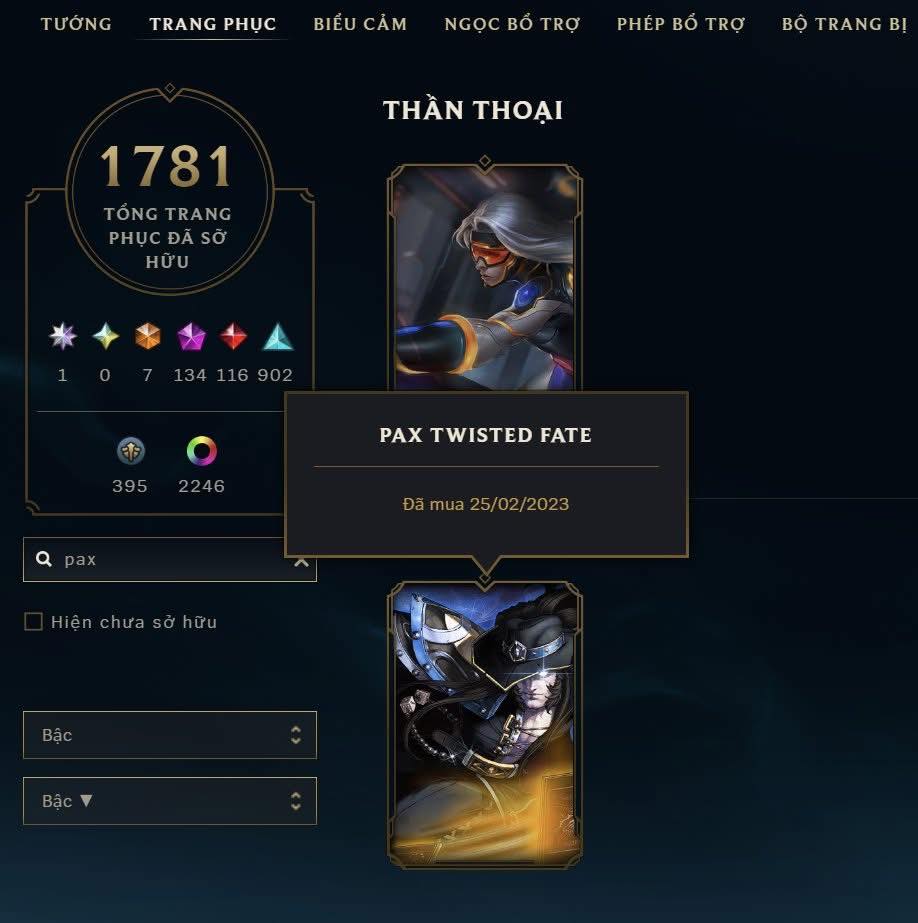Select the Biểu Cảm tab
Screen dimensions: 918x923
pyautogui.click(x=360, y=24)
